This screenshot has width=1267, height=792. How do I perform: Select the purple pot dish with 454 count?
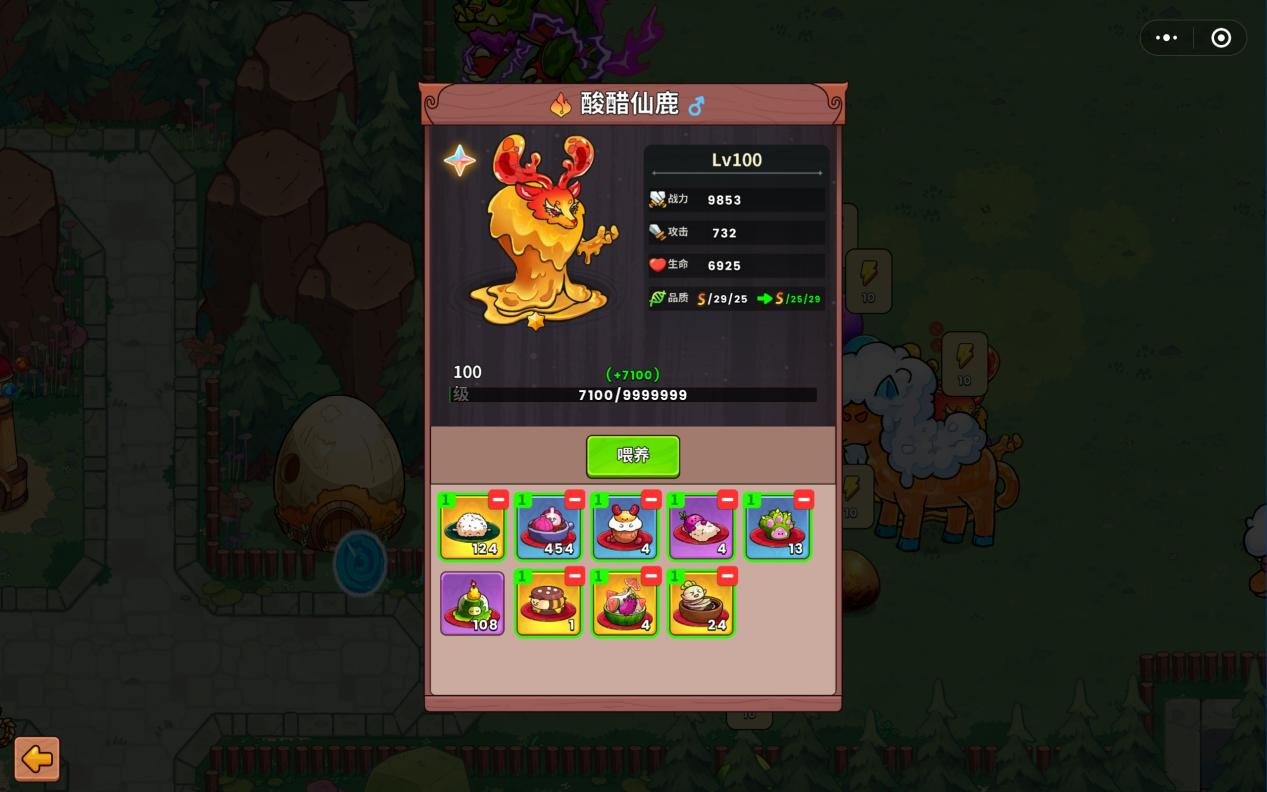(x=548, y=528)
